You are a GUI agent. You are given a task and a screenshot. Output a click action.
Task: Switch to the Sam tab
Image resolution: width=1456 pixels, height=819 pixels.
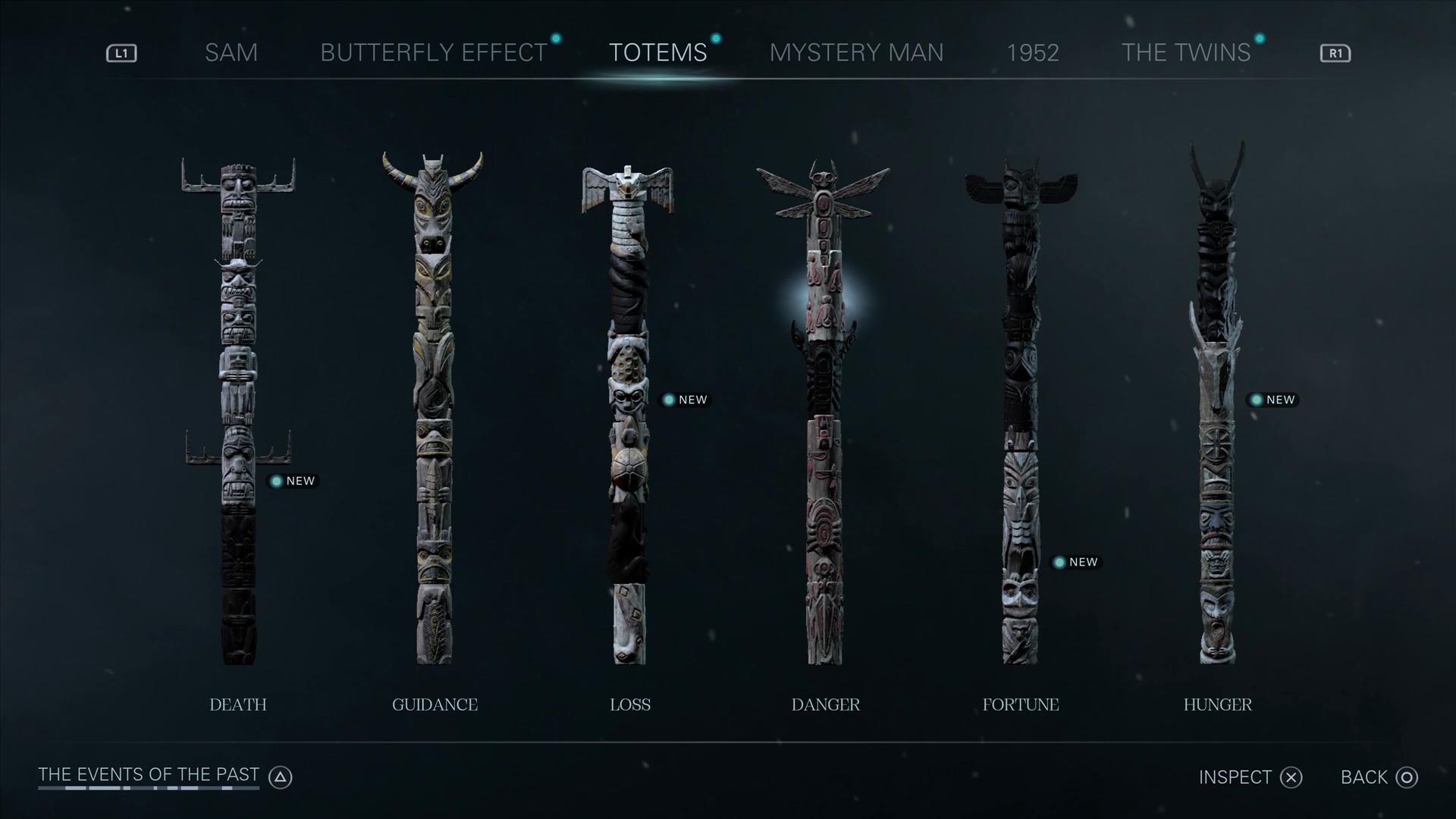click(x=231, y=52)
